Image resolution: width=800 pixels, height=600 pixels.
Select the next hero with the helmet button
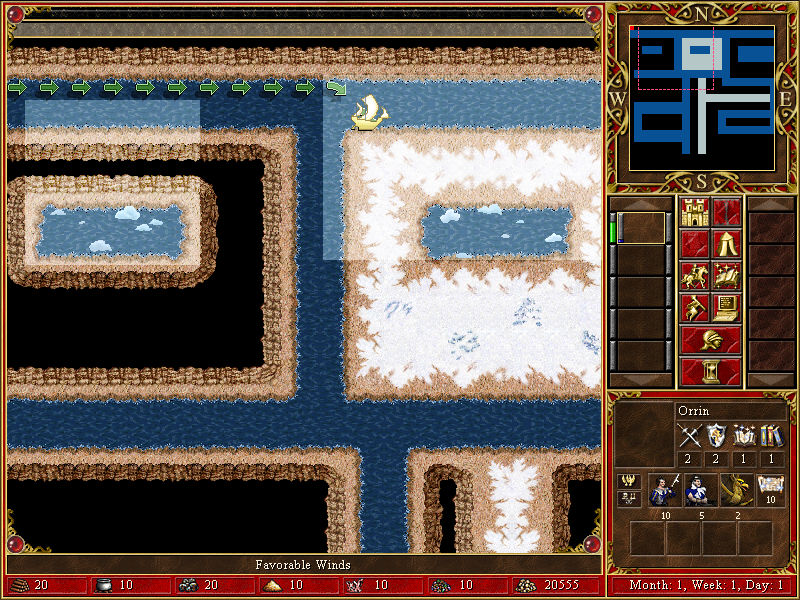tap(710, 340)
